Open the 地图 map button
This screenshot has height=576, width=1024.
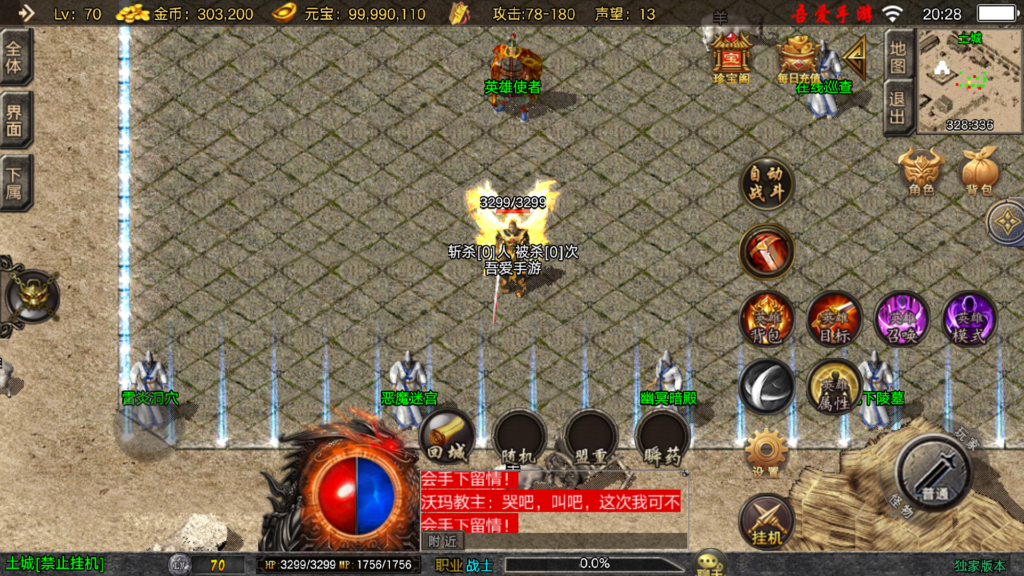tap(898, 56)
